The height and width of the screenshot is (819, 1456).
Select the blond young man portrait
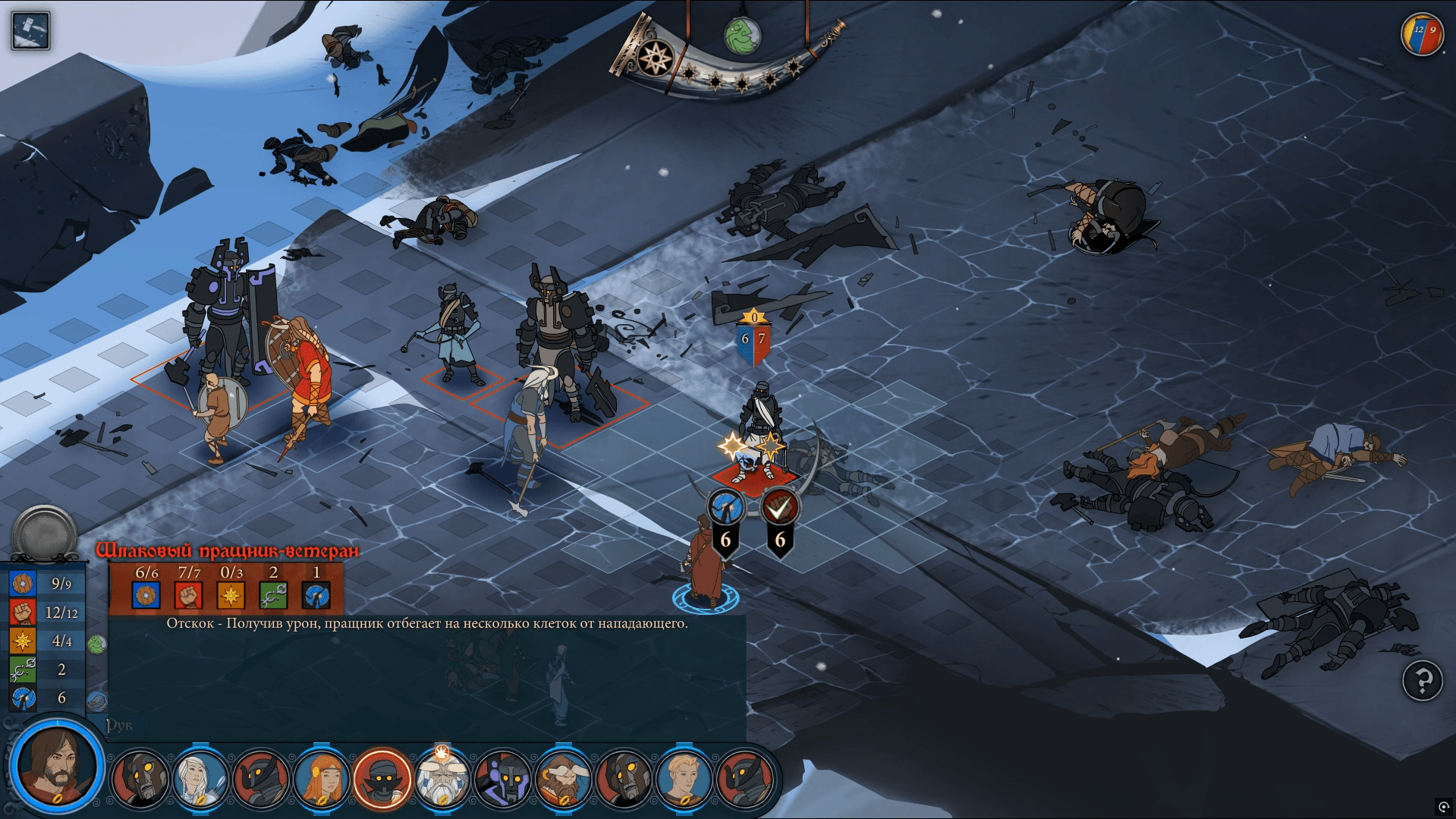click(684, 778)
